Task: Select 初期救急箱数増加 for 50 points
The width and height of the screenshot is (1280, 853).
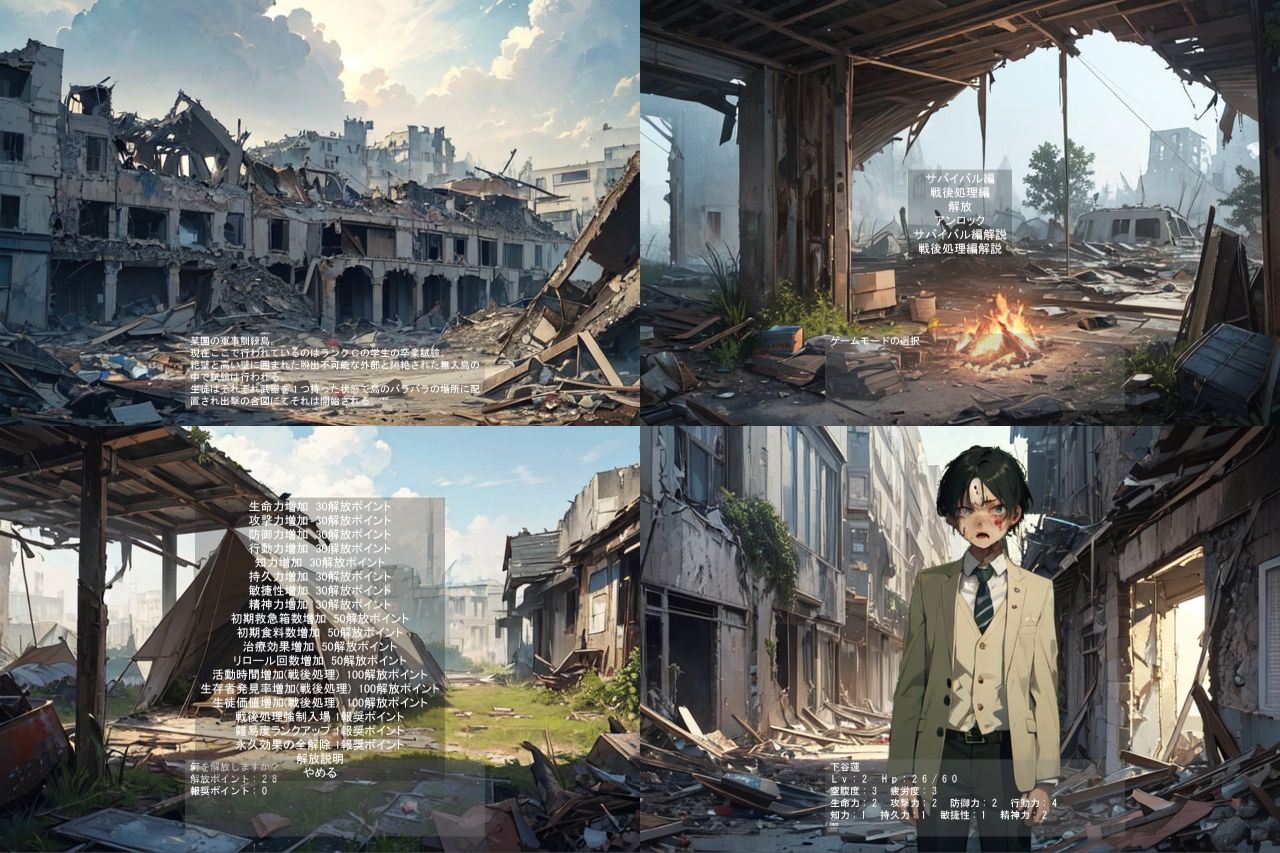Action: point(320,617)
